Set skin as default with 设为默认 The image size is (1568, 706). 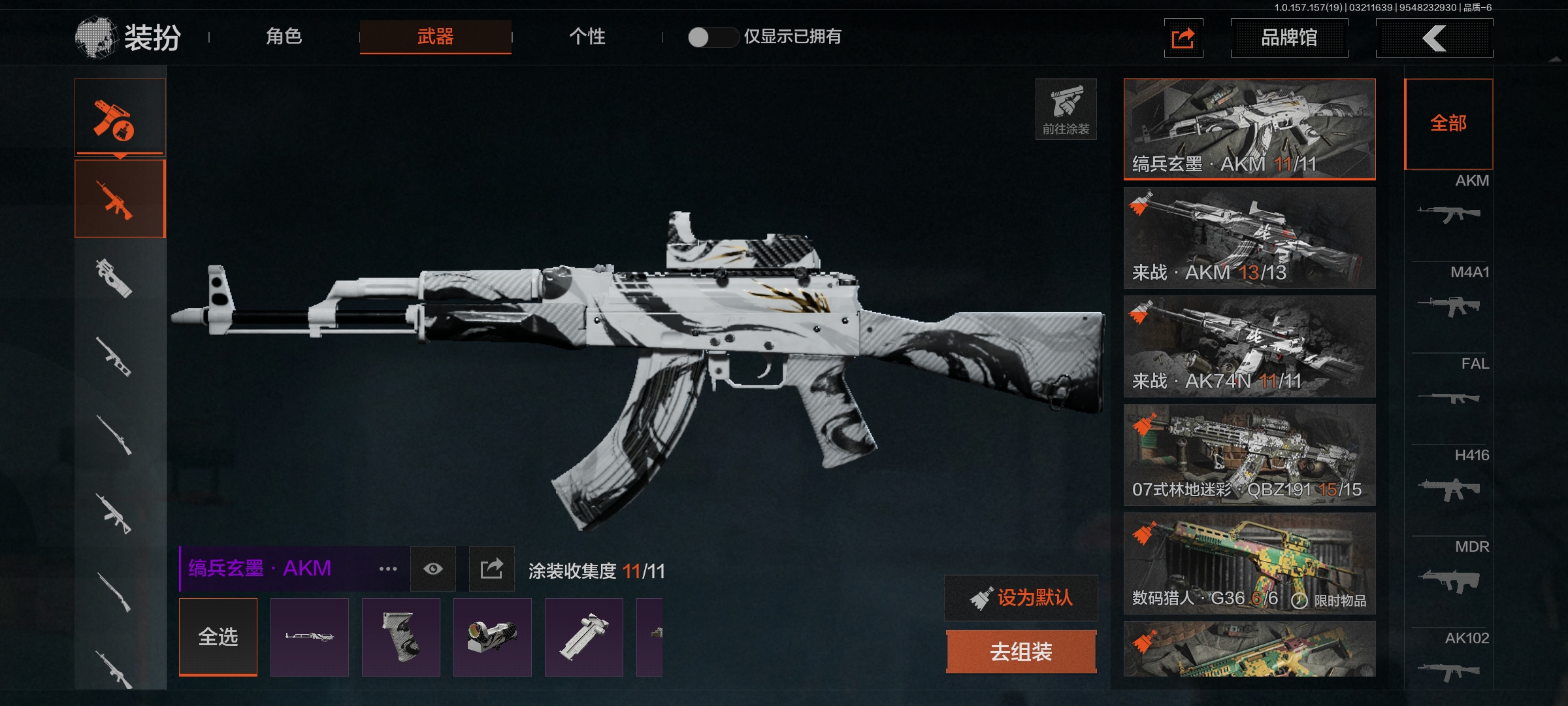tap(1021, 597)
